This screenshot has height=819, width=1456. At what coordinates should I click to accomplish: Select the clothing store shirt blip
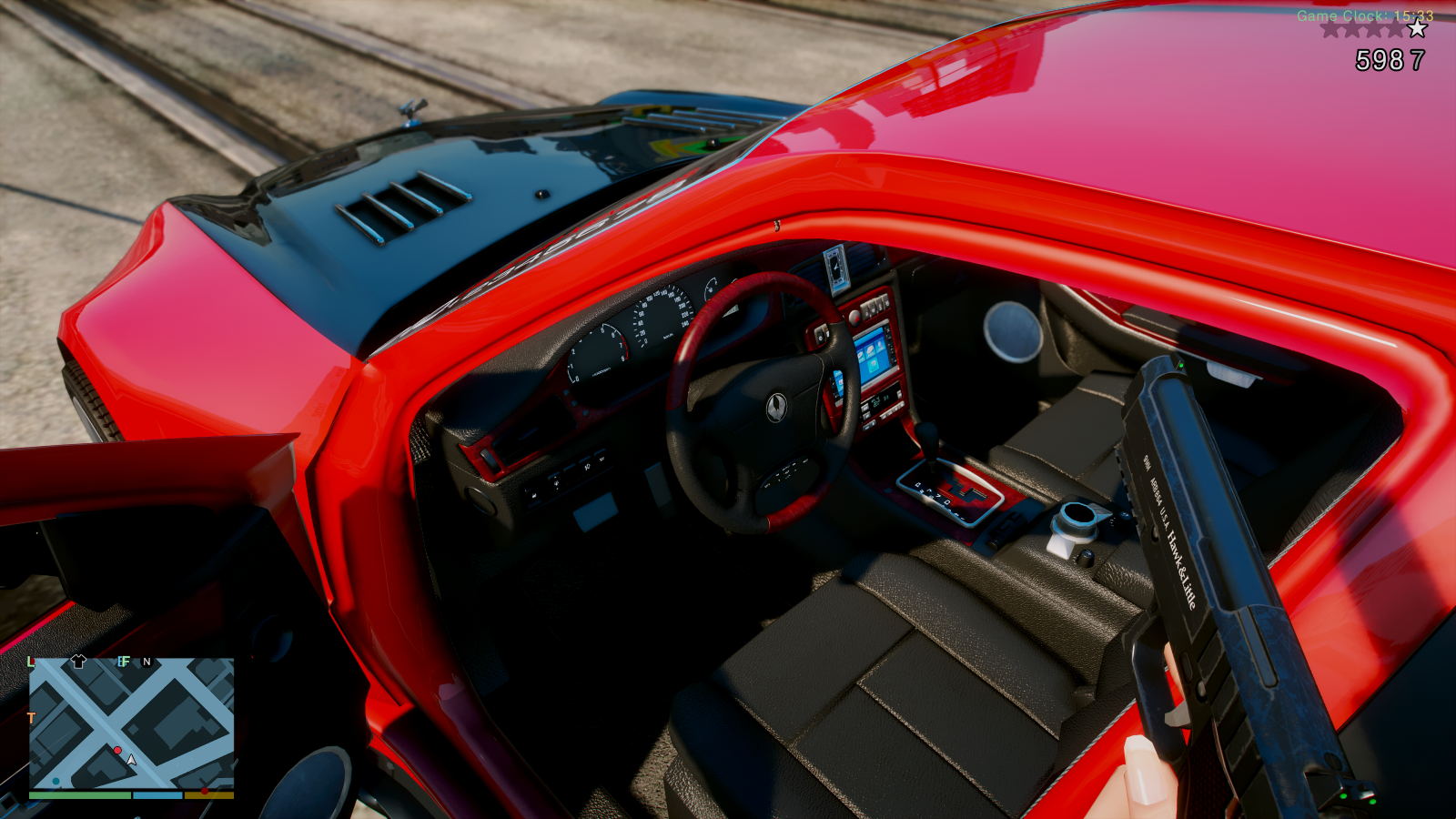(x=78, y=662)
